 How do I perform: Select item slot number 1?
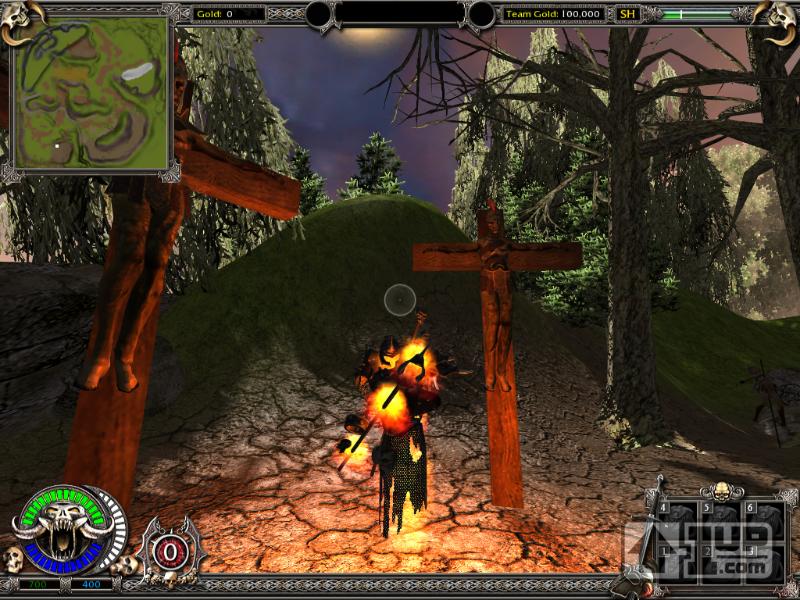[679, 561]
